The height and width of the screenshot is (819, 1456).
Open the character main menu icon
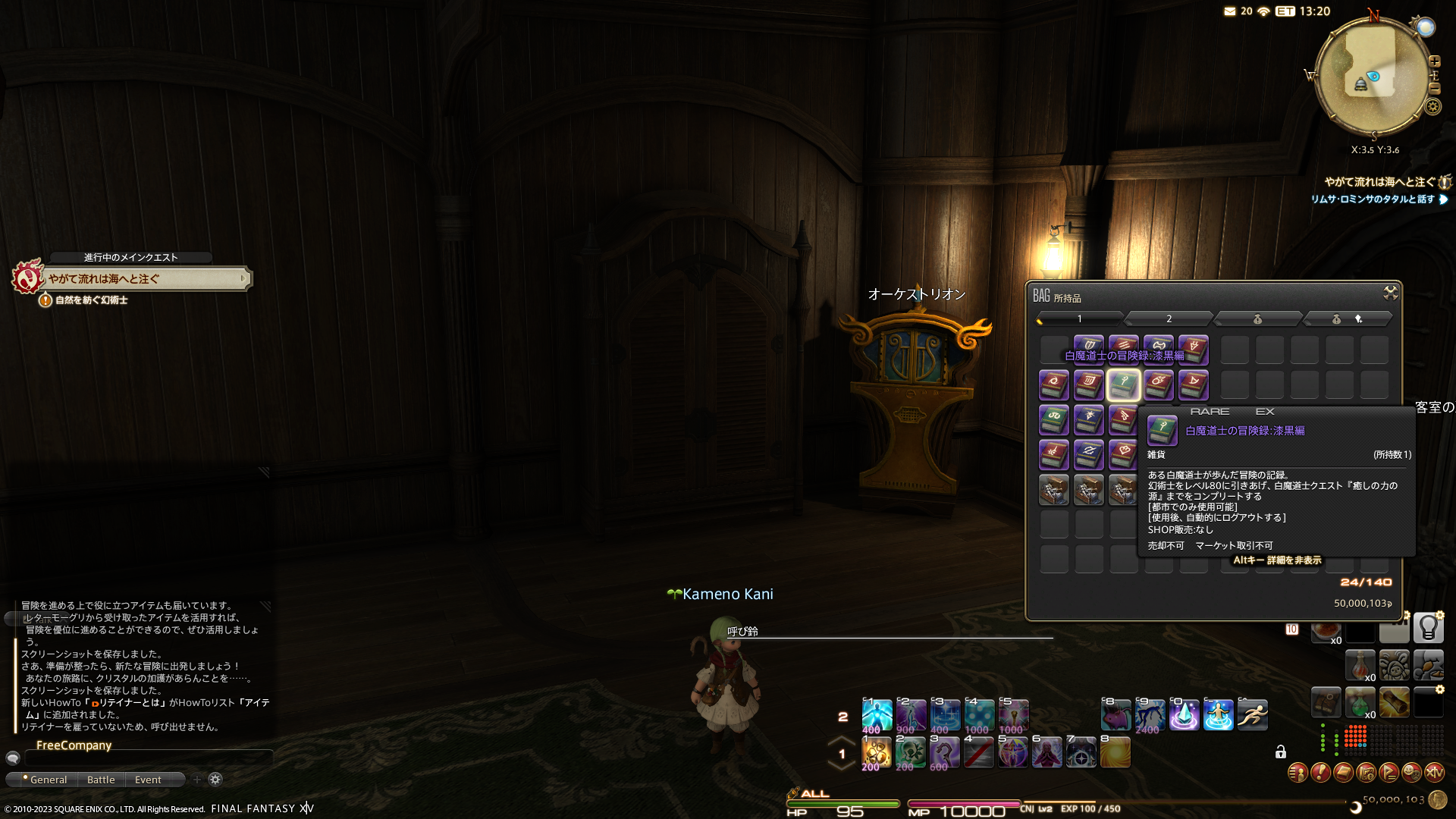1298,773
